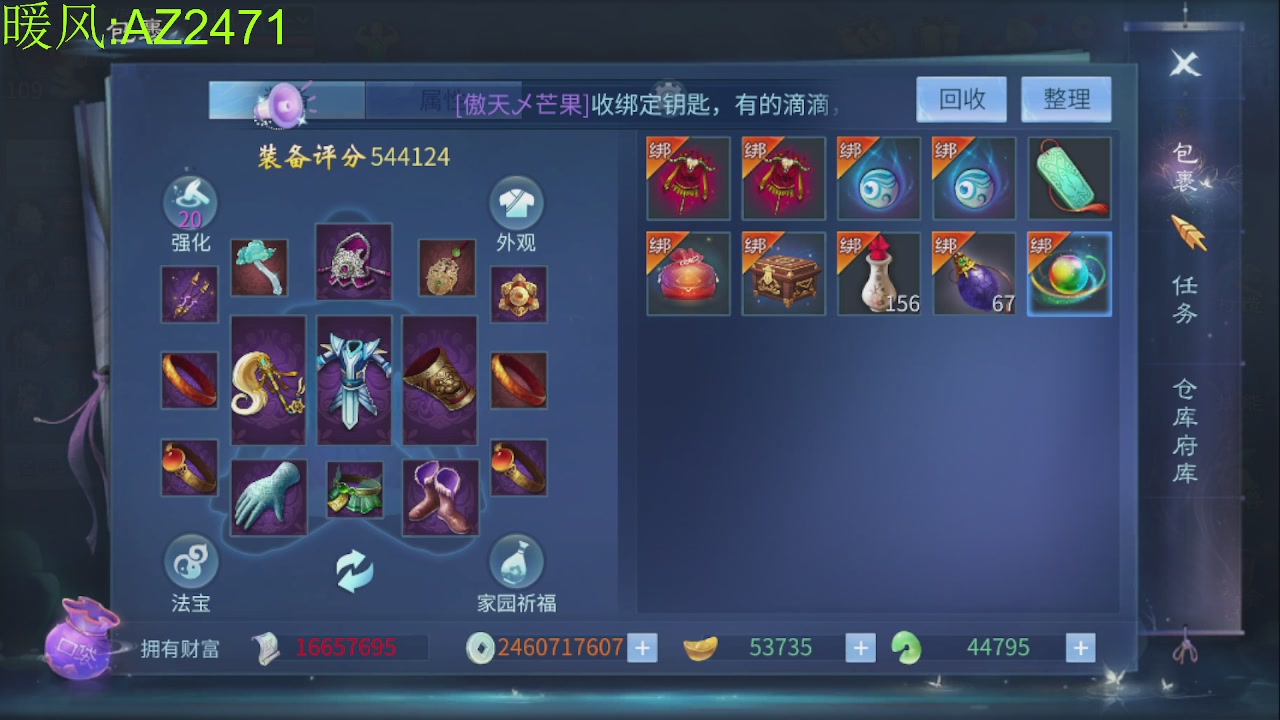The height and width of the screenshot is (720, 1280).
Task: Click the blue refresh arrows between equipment slots
Action: point(354,568)
